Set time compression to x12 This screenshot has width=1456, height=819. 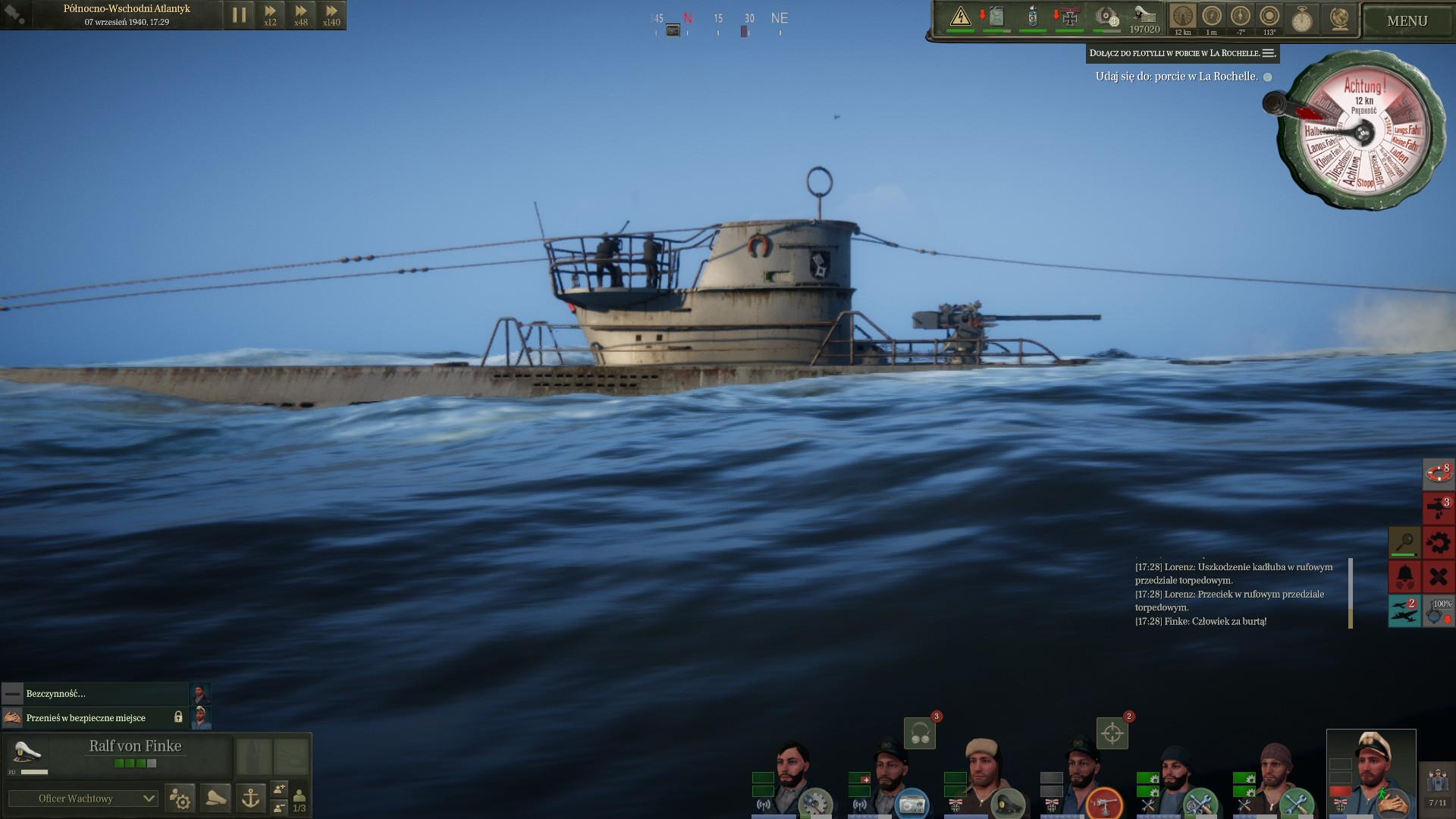coord(270,14)
